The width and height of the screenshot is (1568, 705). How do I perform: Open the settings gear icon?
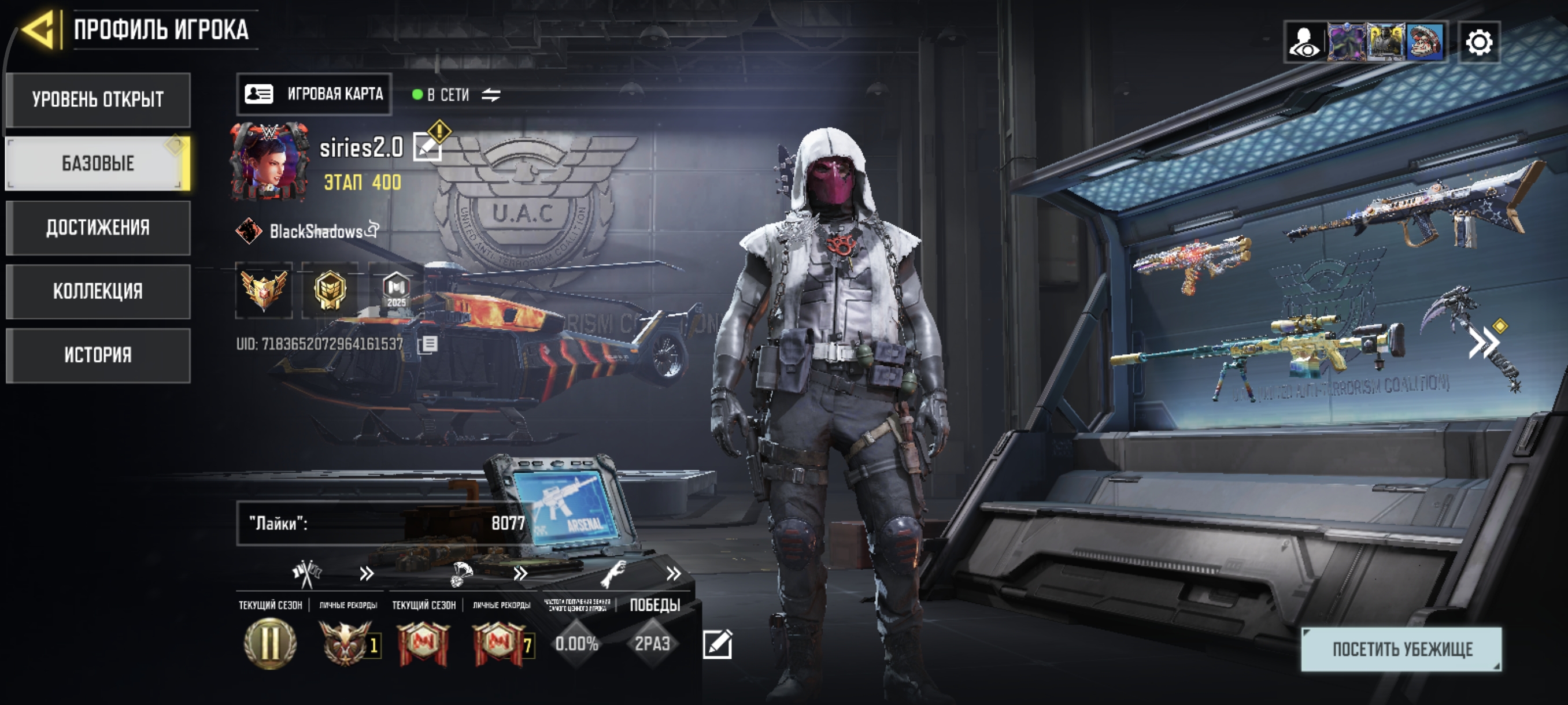coord(1478,43)
